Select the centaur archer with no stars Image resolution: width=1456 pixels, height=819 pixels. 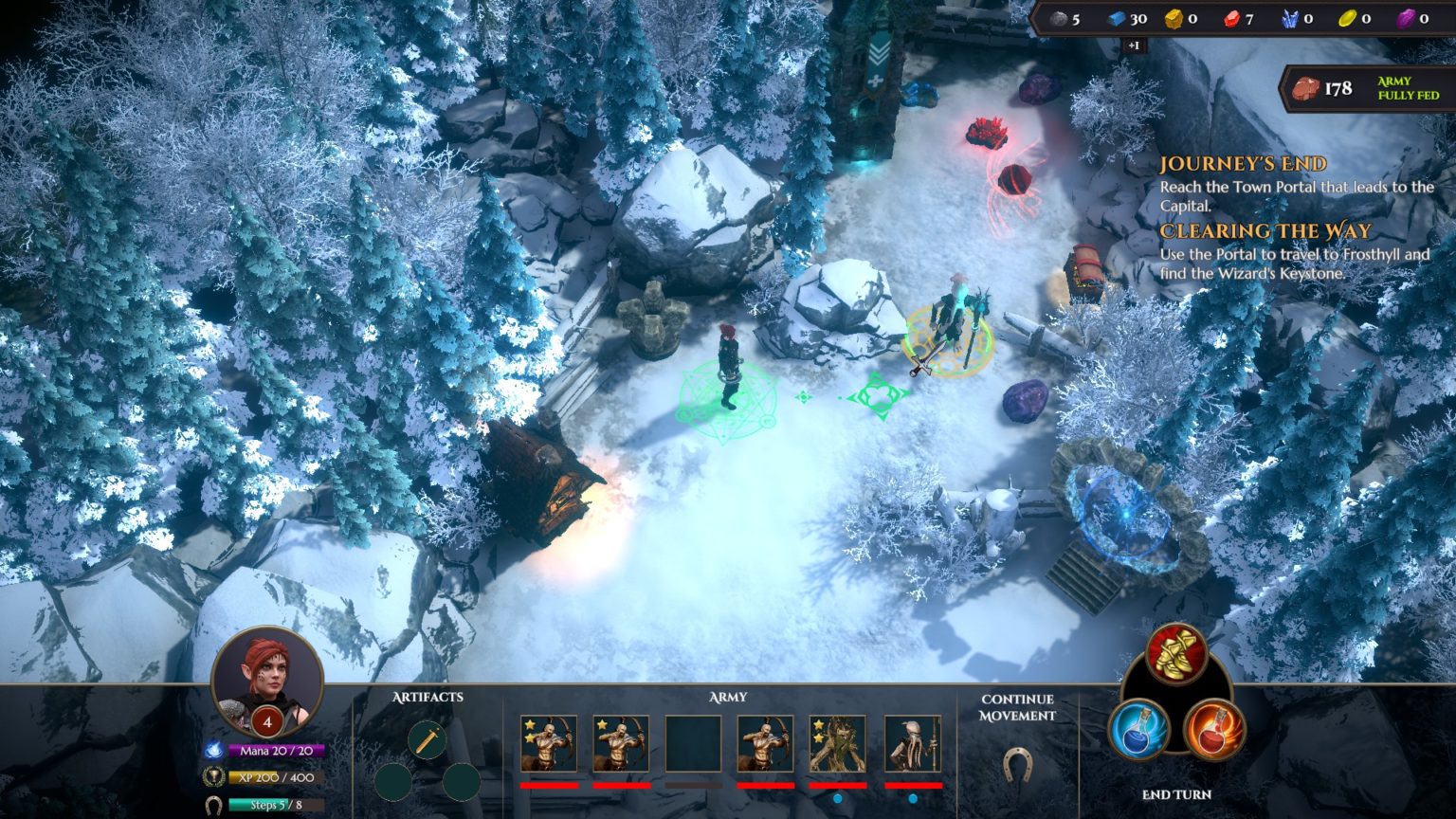coord(765,744)
